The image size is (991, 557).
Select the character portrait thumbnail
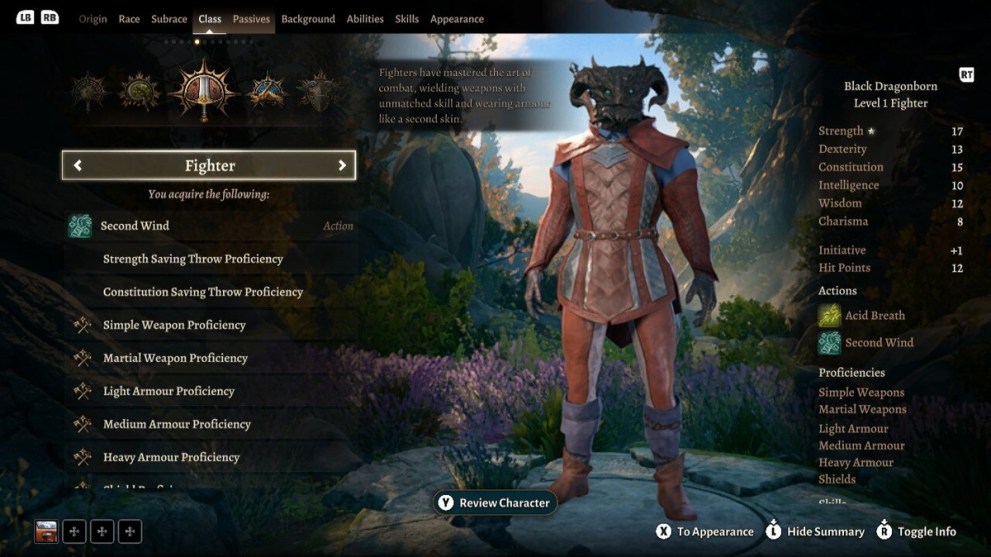click(x=46, y=532)
